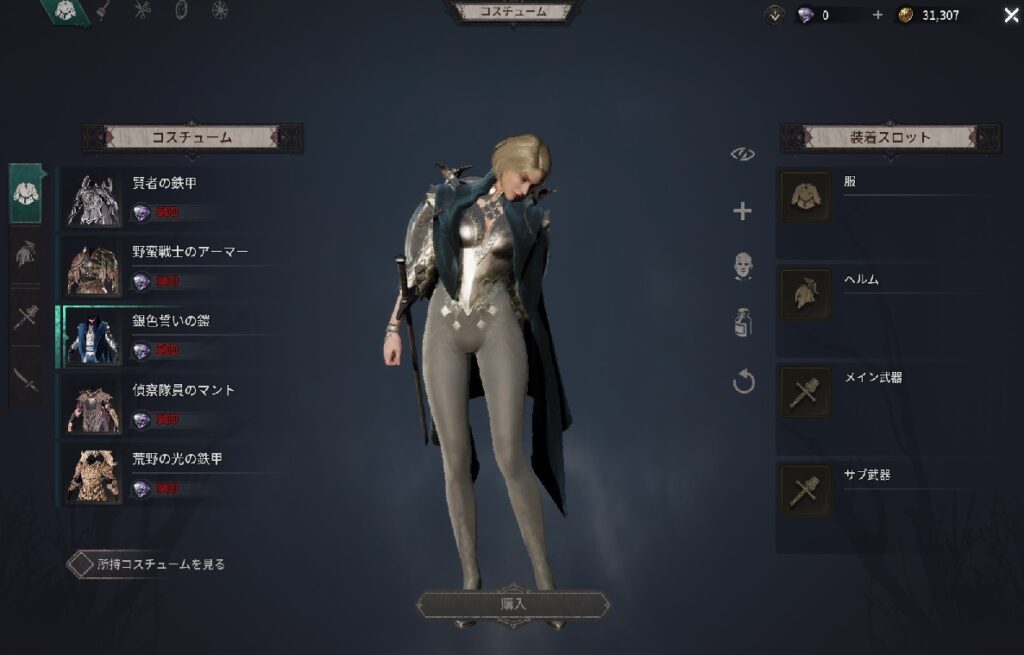Reset preview with the circular arrow icon
1024x655 pixels.
pyautogui.click(x=743, y=381)
